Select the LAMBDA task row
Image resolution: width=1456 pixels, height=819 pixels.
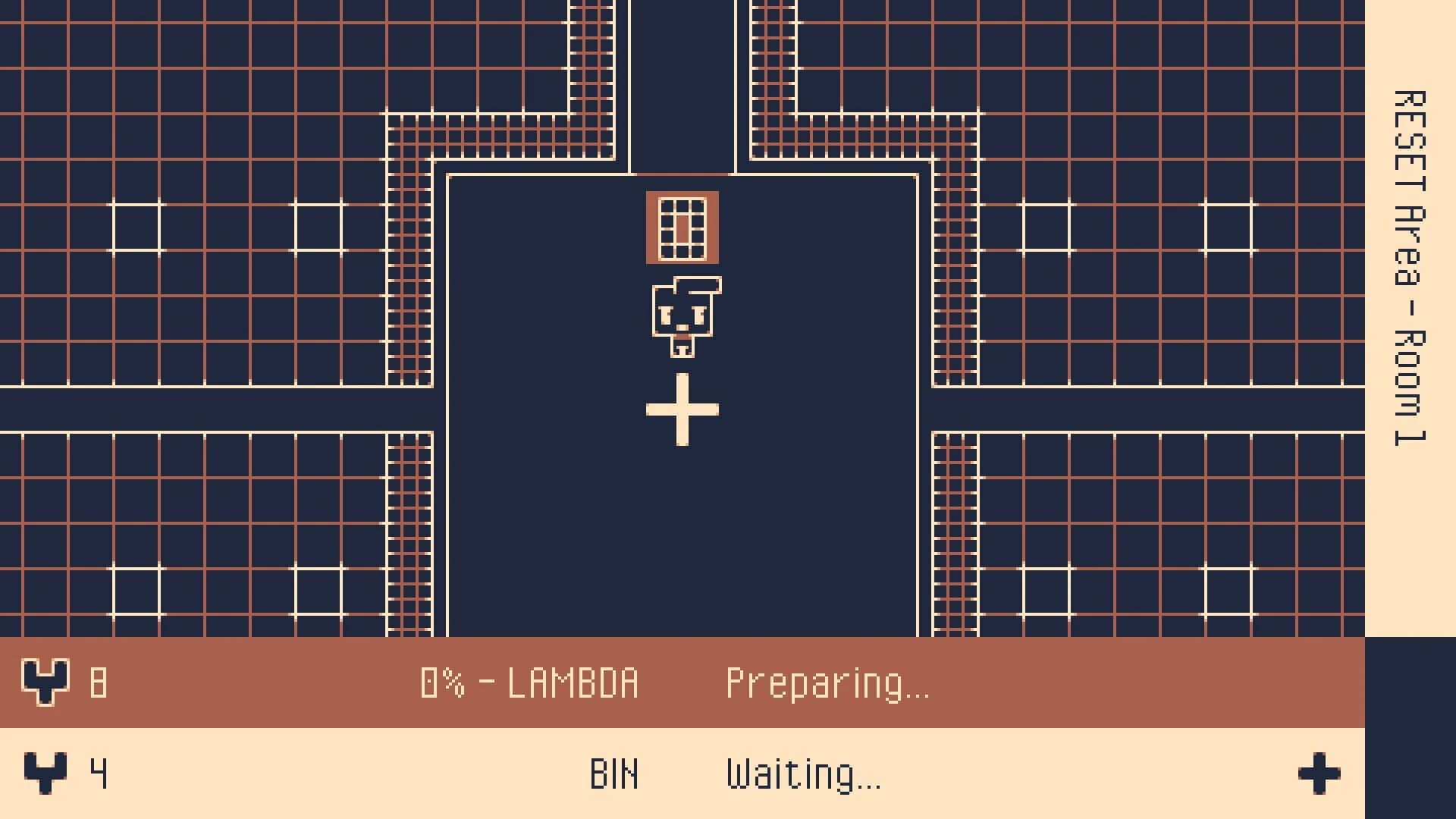[531, 682]
